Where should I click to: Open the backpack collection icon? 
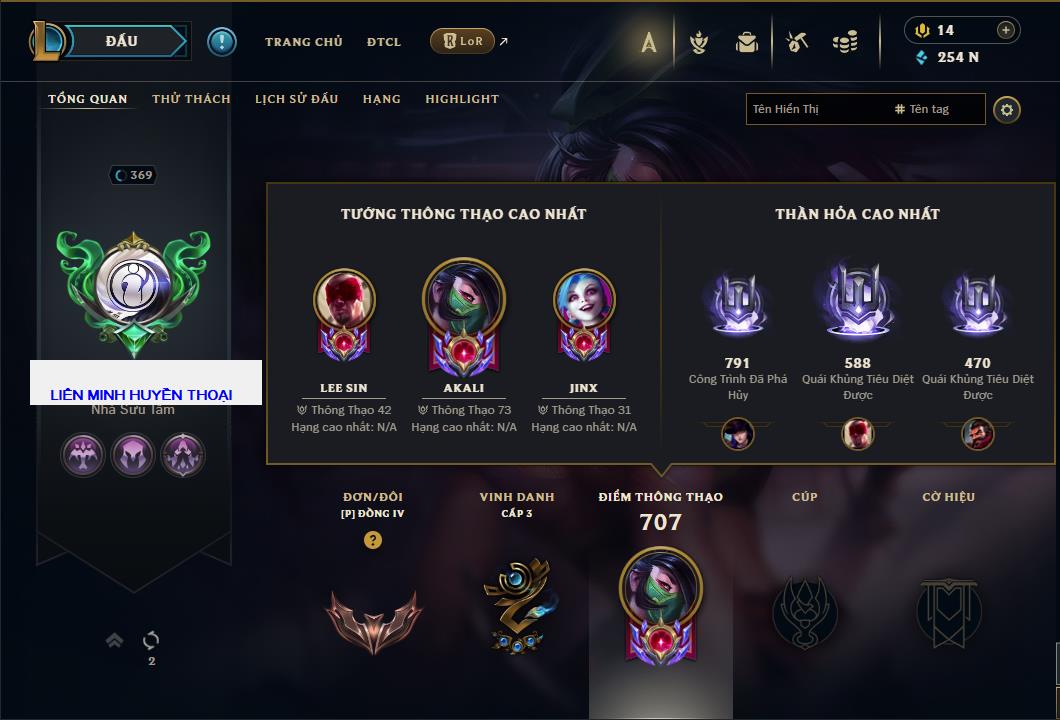[746, 42]
